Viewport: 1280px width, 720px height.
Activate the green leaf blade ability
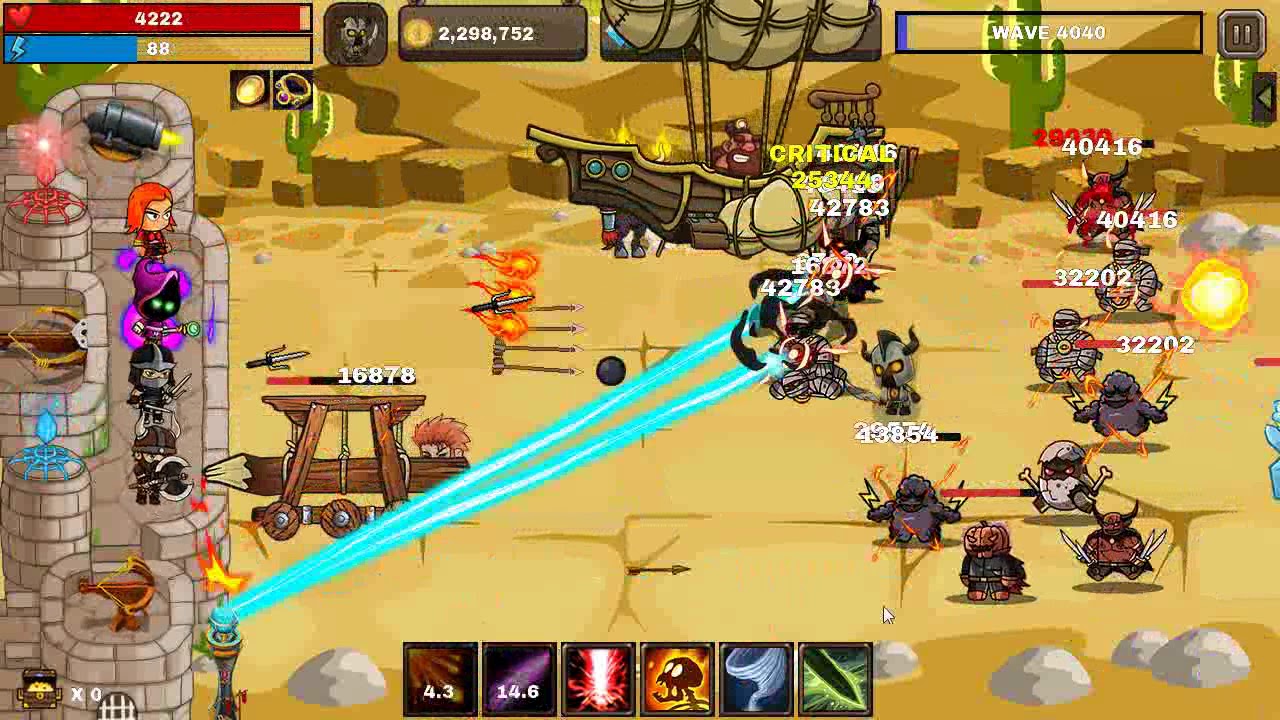coord(835,680)
